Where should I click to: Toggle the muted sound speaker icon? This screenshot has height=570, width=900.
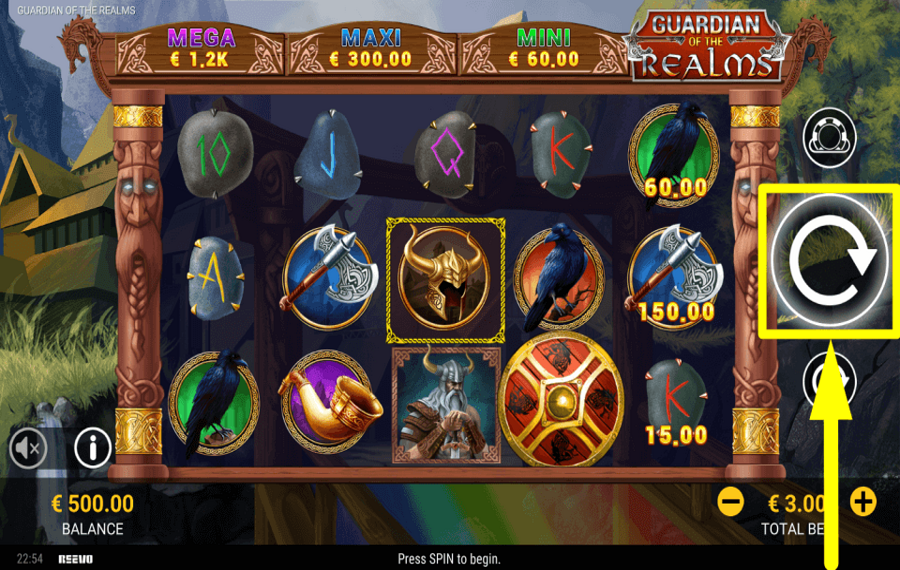28,449
